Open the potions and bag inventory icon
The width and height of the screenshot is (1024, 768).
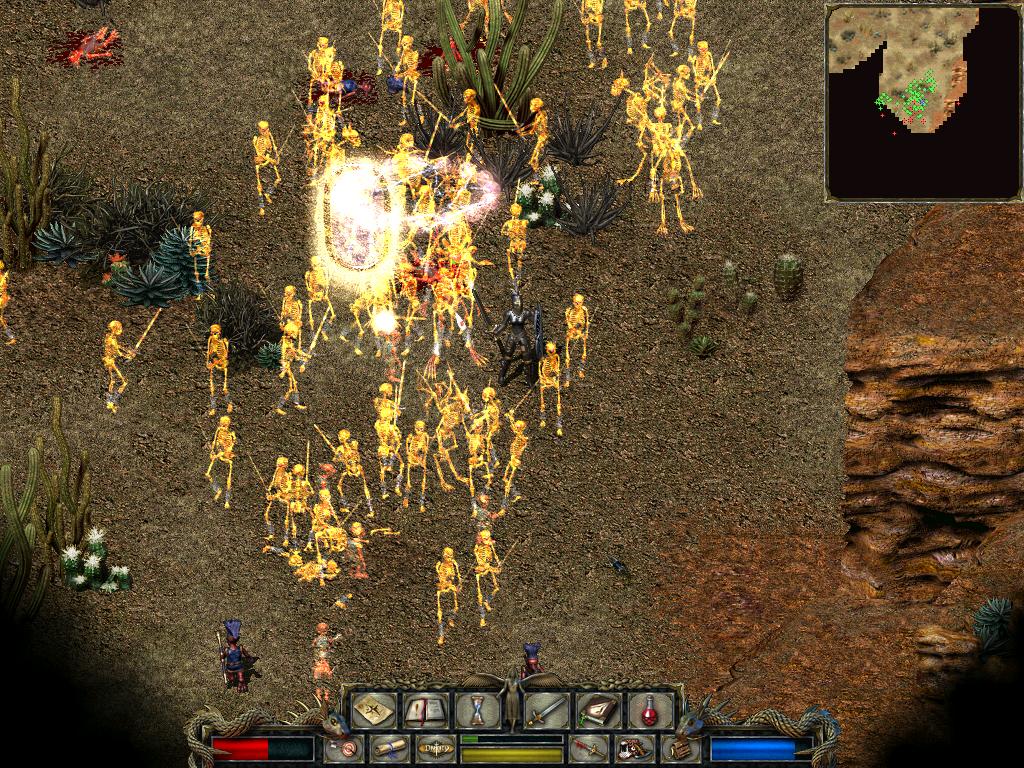point(632,748)
